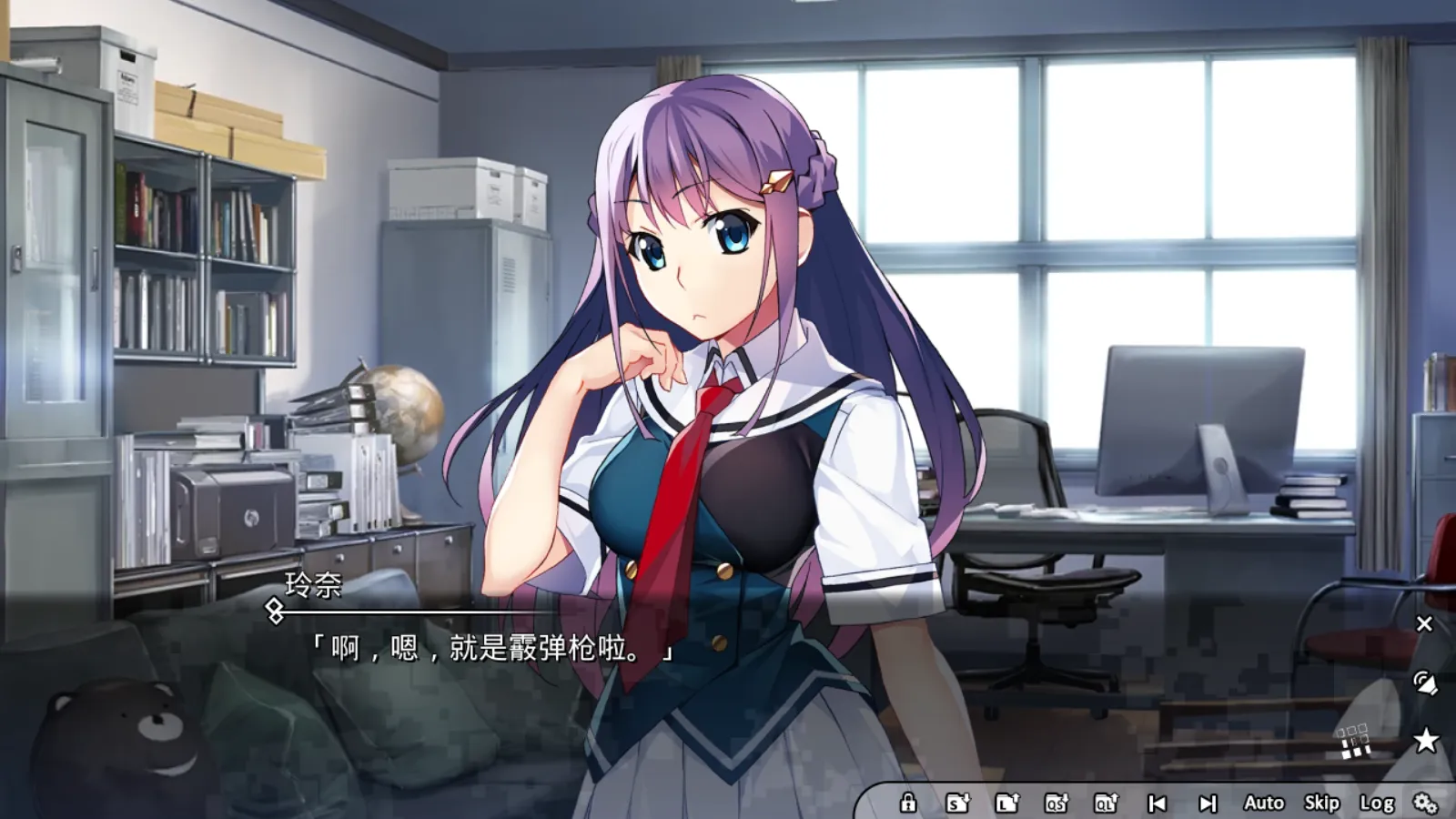Hide the text window using the X
Viewport: 1456px width, 819px height.
click(x=1424, y=623)
